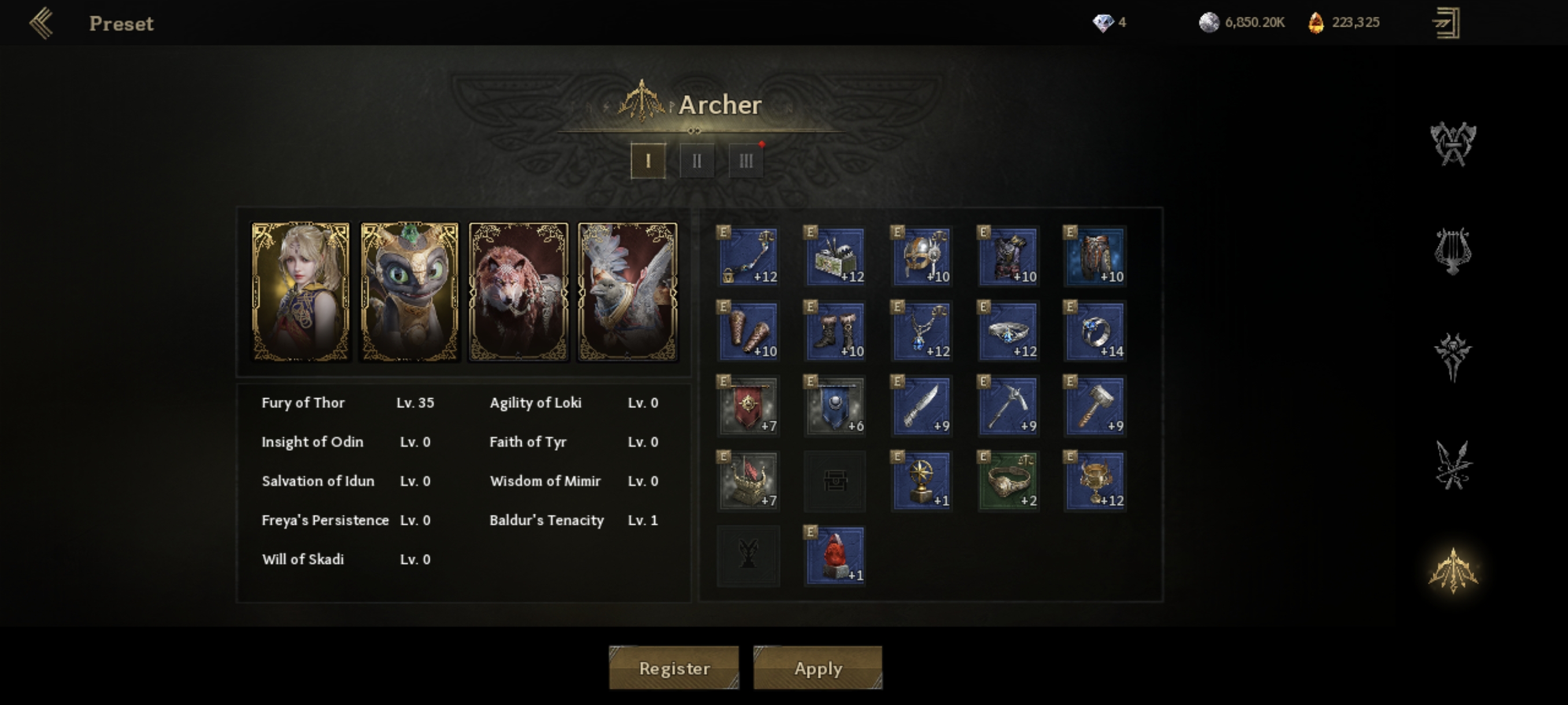
Task: Register the current preset
Action: click(674, 667)
